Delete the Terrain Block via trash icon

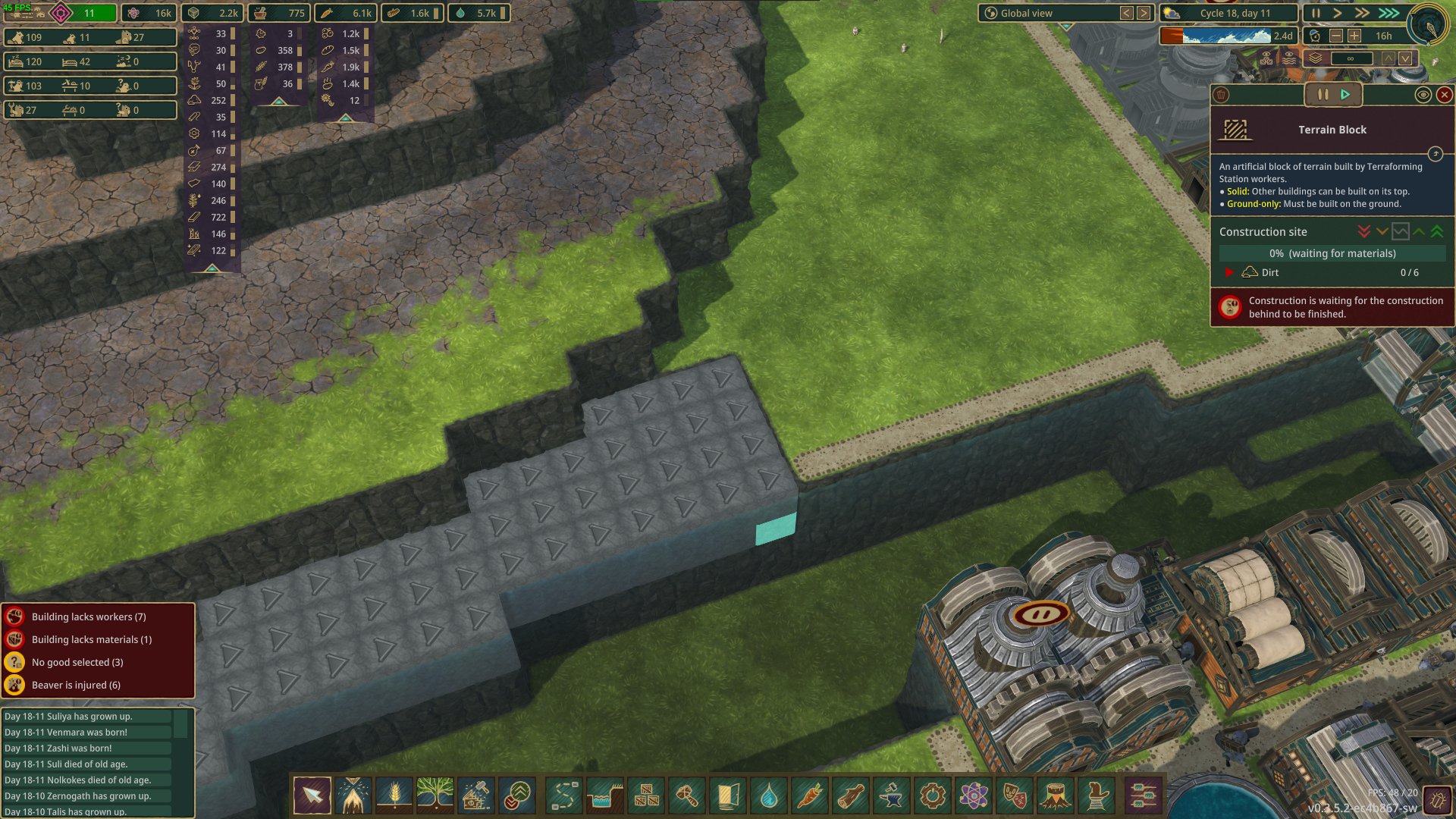[x=1222, y=95]
